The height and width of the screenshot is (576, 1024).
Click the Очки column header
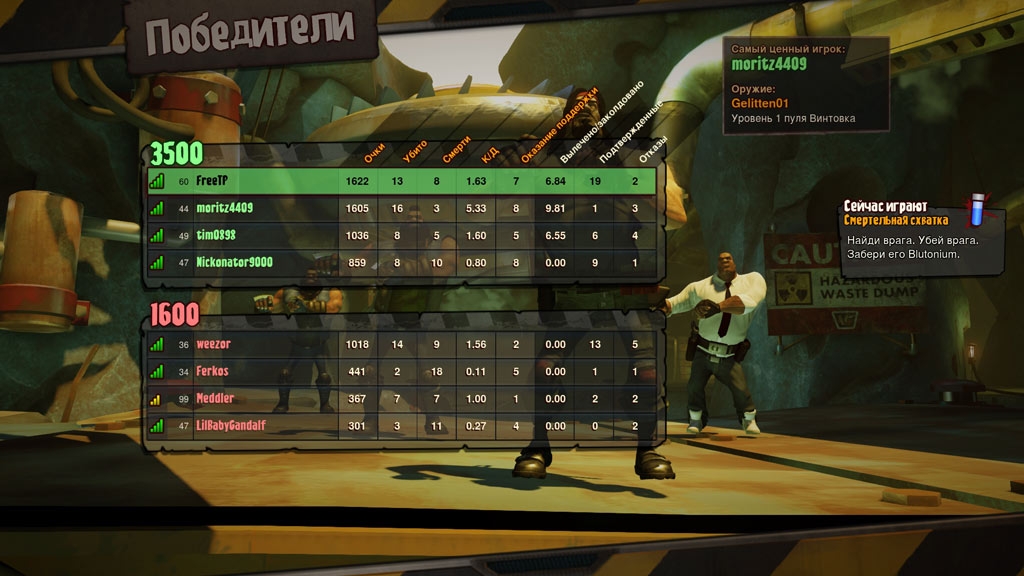[x=374, y=152]
